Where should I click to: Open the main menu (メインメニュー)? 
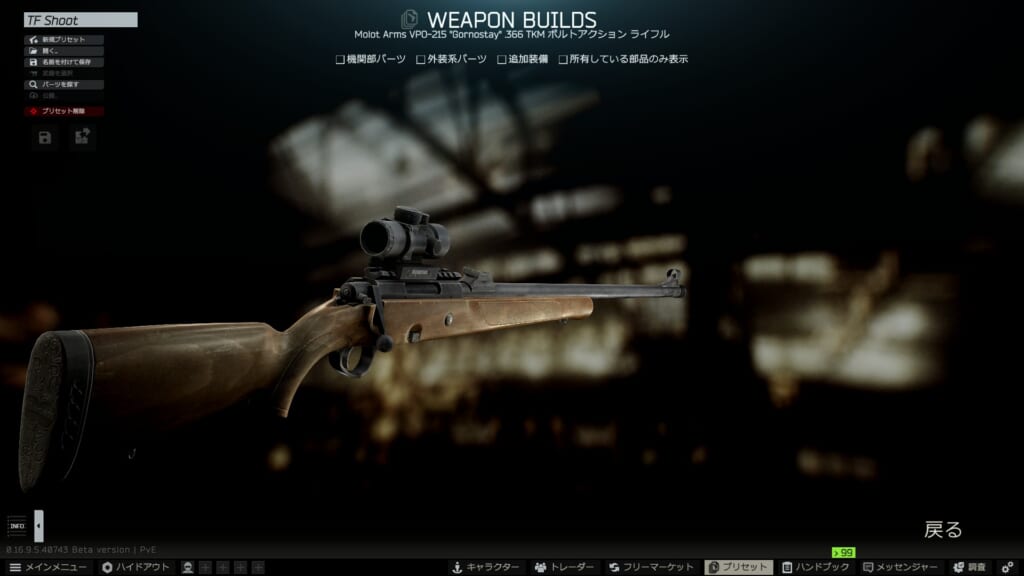pyautogui.click(x=48, y=567)
